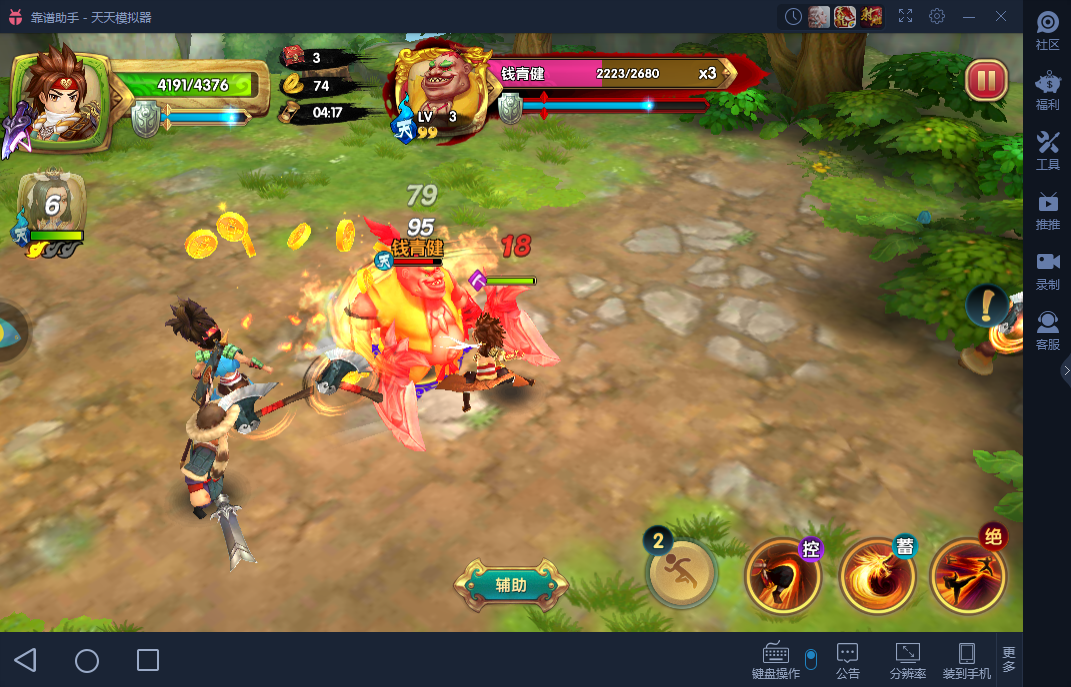Viewport: 1071px width, 687px height.
Task: Return to the Android home screen
Action: pyautogui.click(x=87, y=660)
